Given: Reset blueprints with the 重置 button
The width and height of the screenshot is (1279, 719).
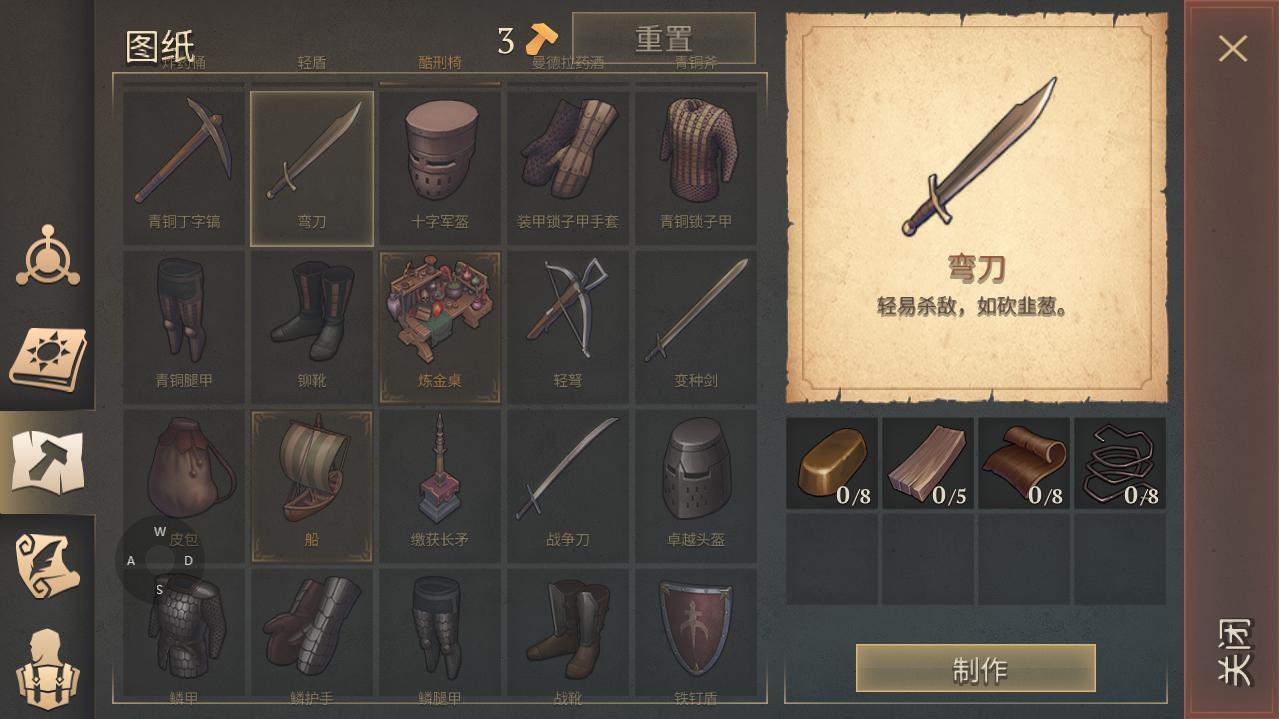Looking at the screenshot, I should pos(663,39).
